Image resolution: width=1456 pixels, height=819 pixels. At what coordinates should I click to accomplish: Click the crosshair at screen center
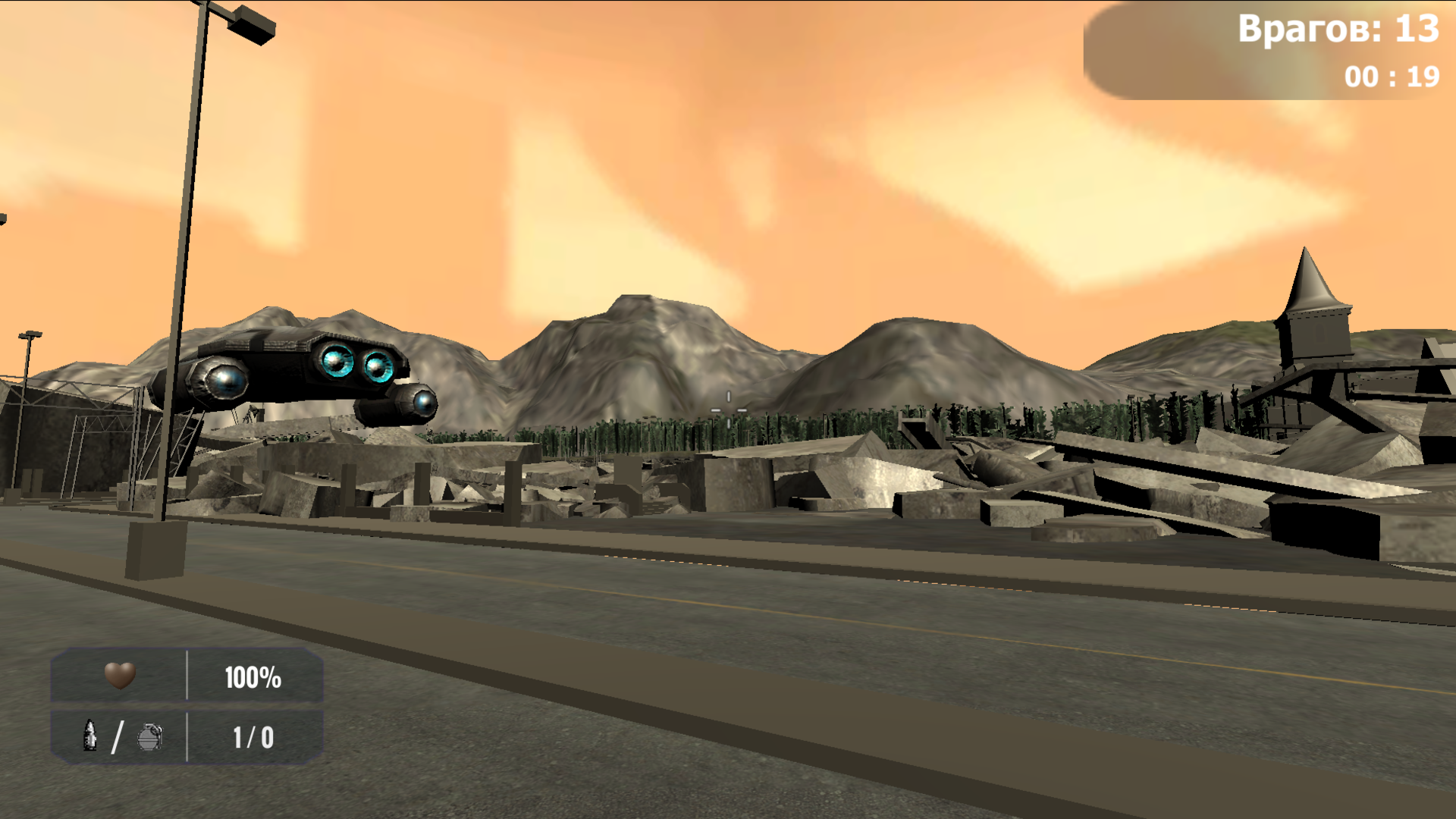coord(728,409)
